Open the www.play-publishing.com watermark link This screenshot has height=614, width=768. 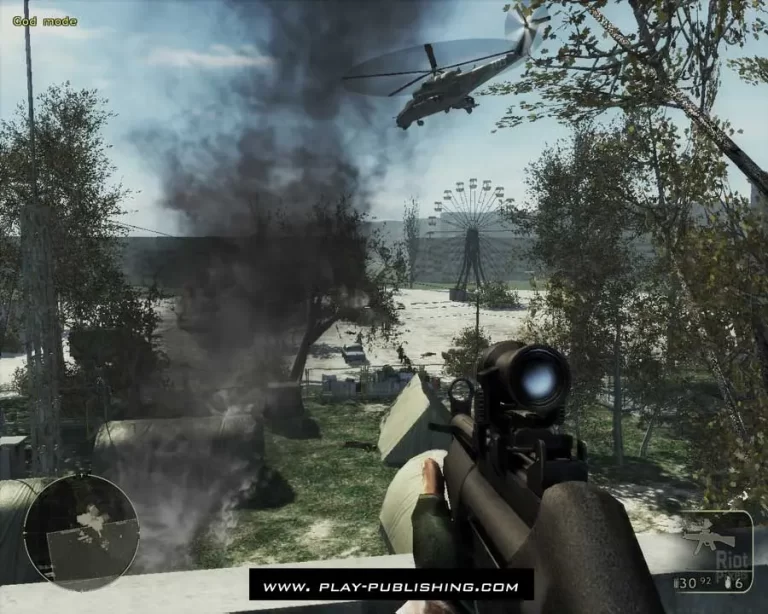[x=391, y=586]
